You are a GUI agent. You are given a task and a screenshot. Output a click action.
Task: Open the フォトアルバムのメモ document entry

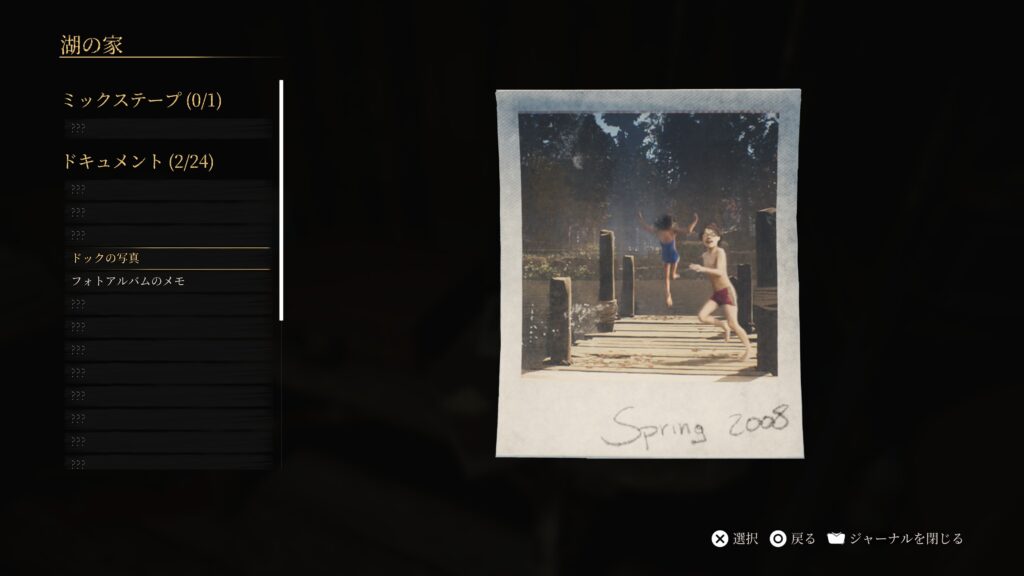tap(167, 281)
